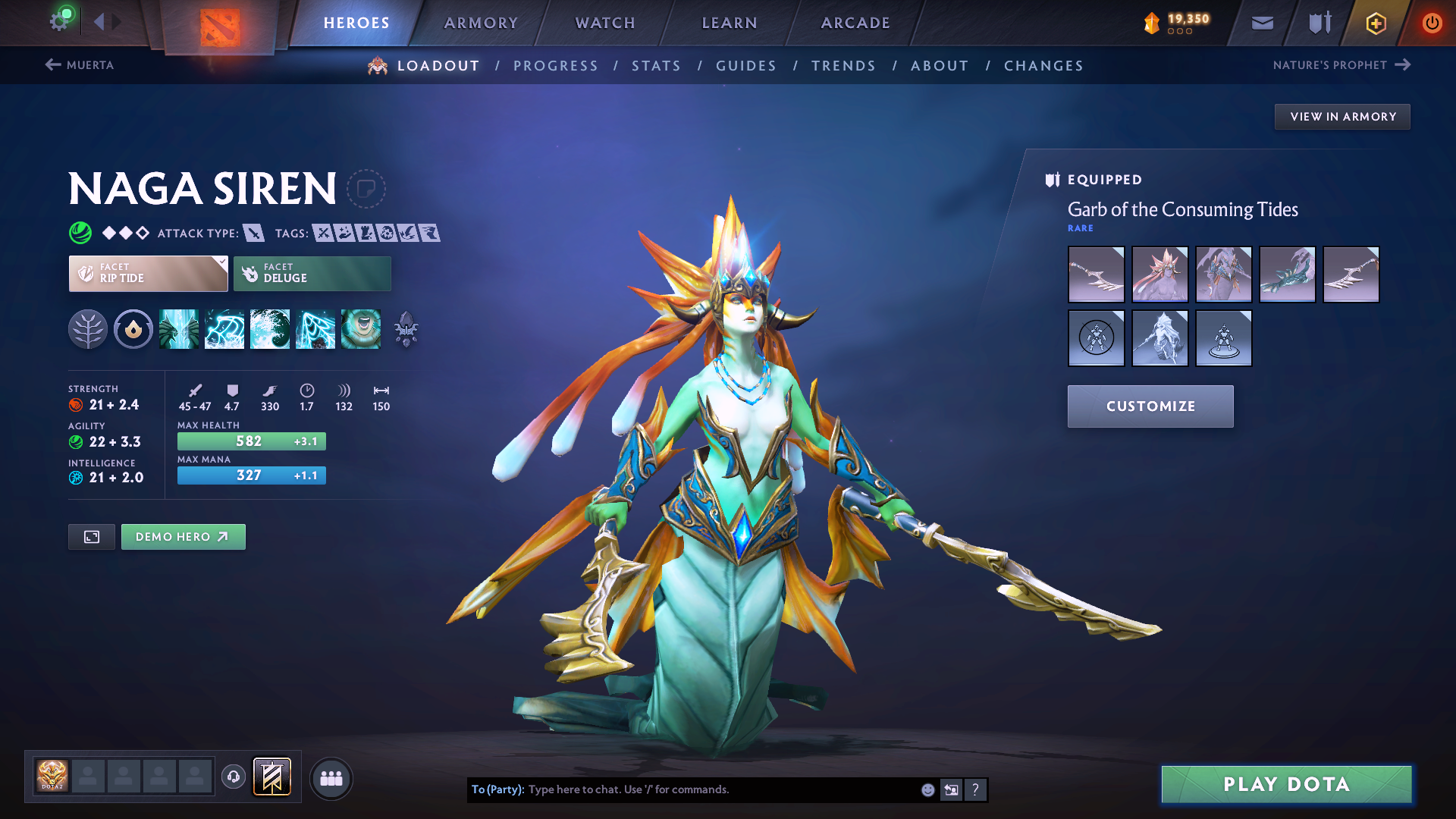Image resolution: width=1456 pixels, height=819 pixels.
Task: Go to the Arcade tab
Action: tap(855, 23)
